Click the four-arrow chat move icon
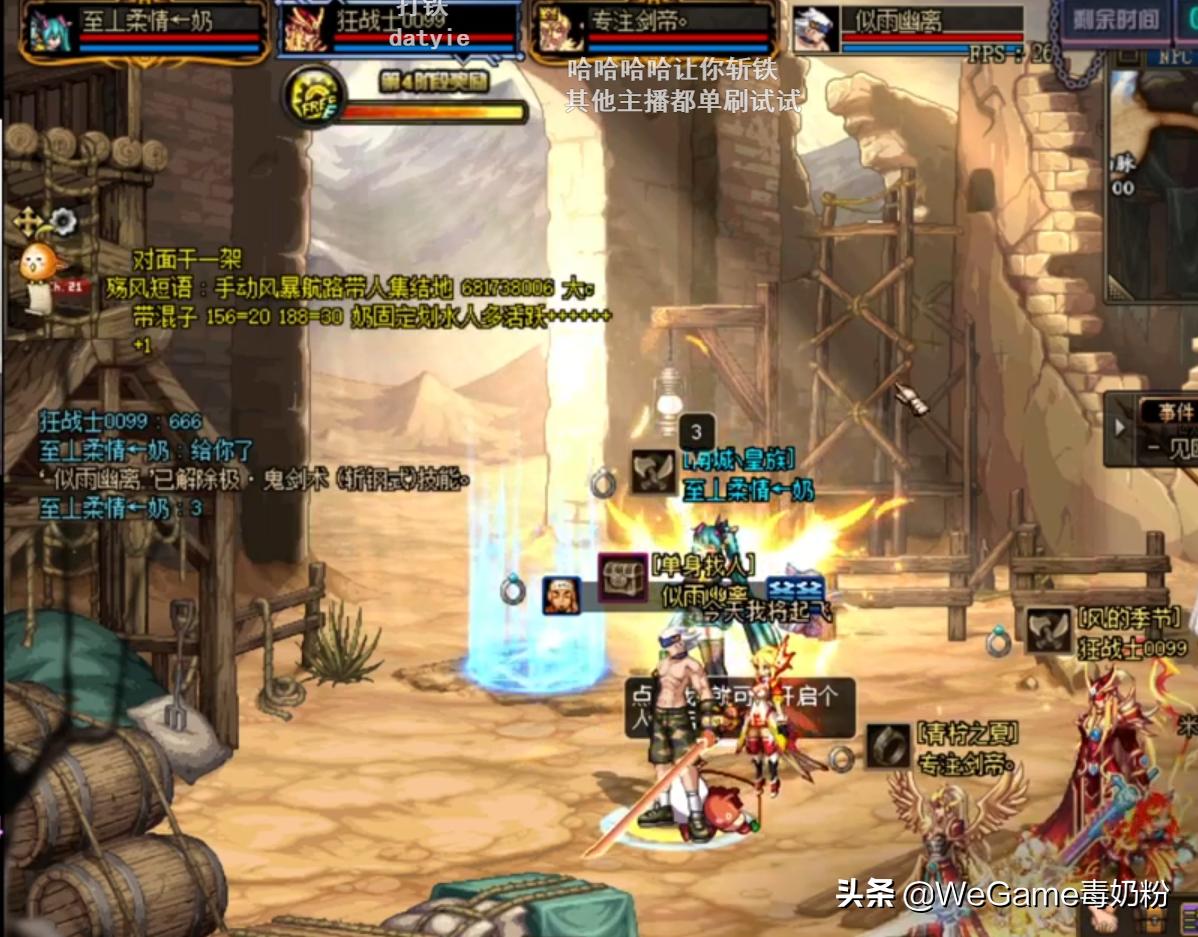 [x=27, y=220]
